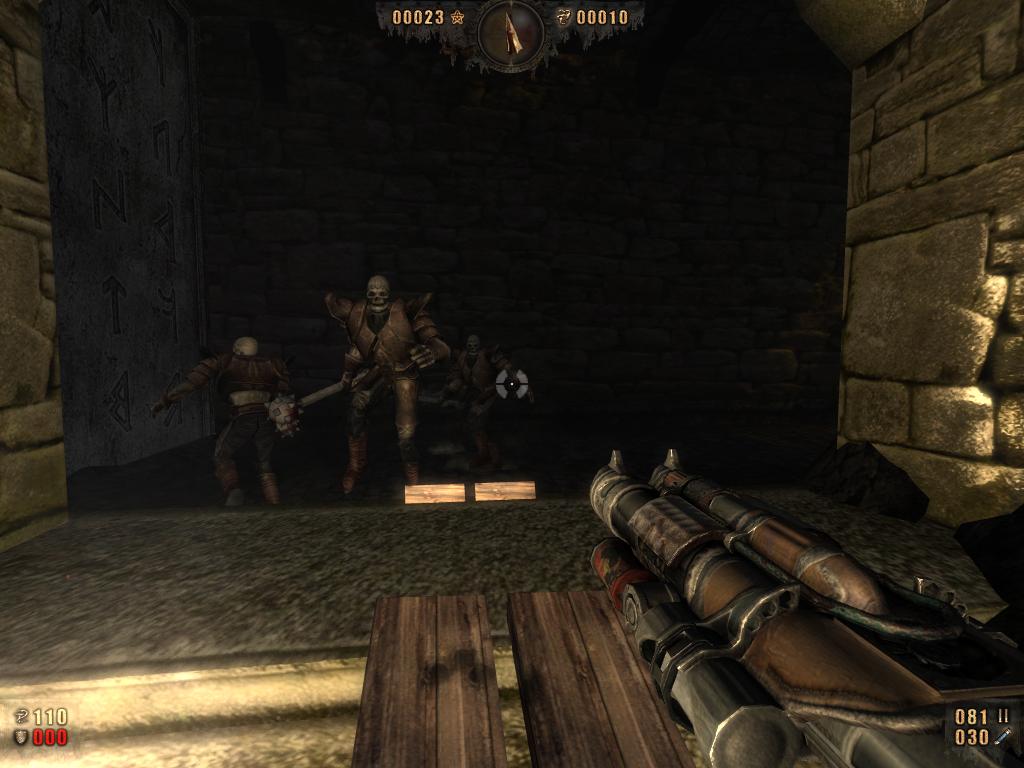The image size is (1024, 768).
Task: Select the armor shield icon
Action: 20,738
